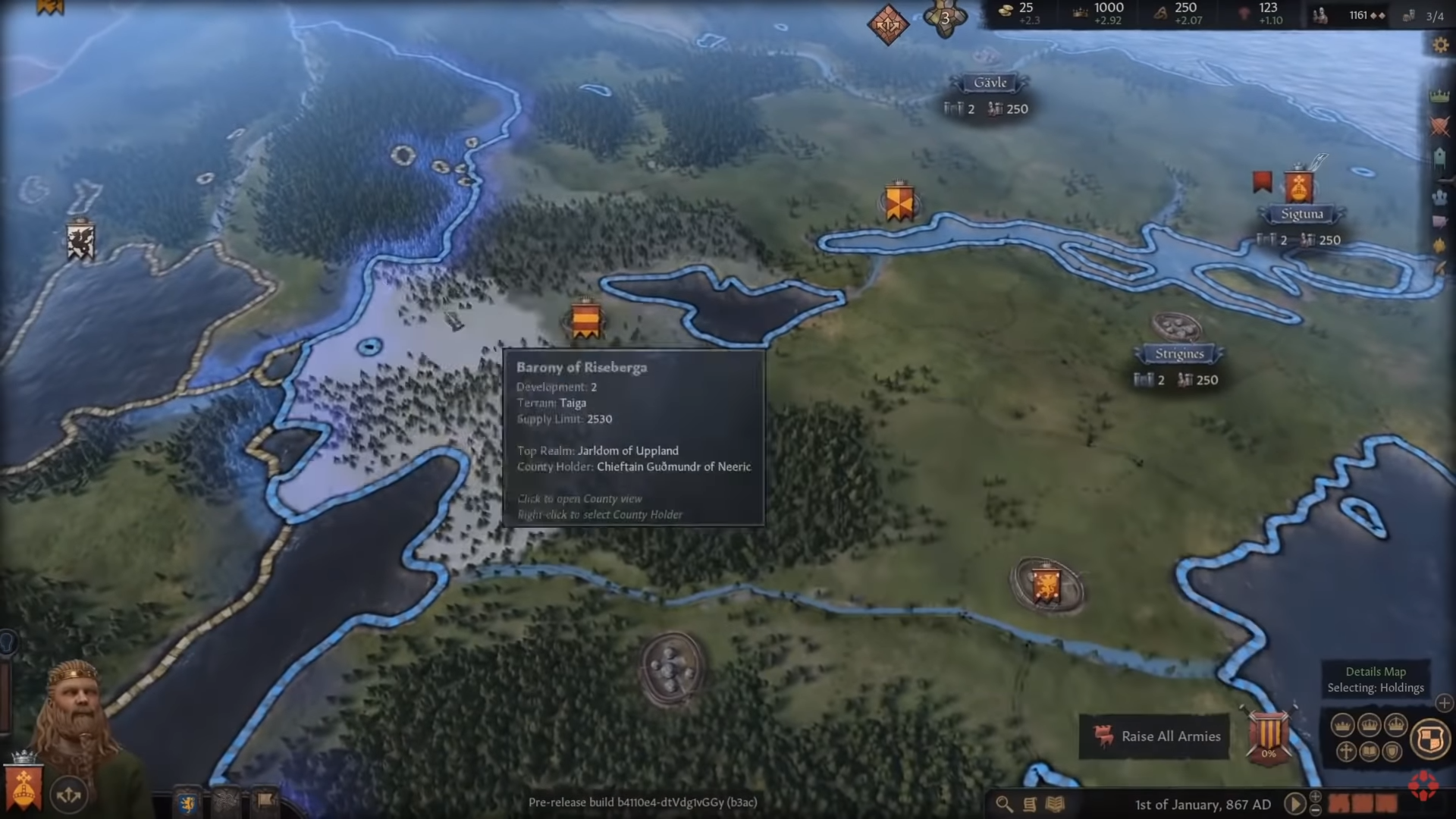Select the blue lion shield tab
Image resolution: width=1456 pixels, height=819 pixels.
click(x=188, y=802)
